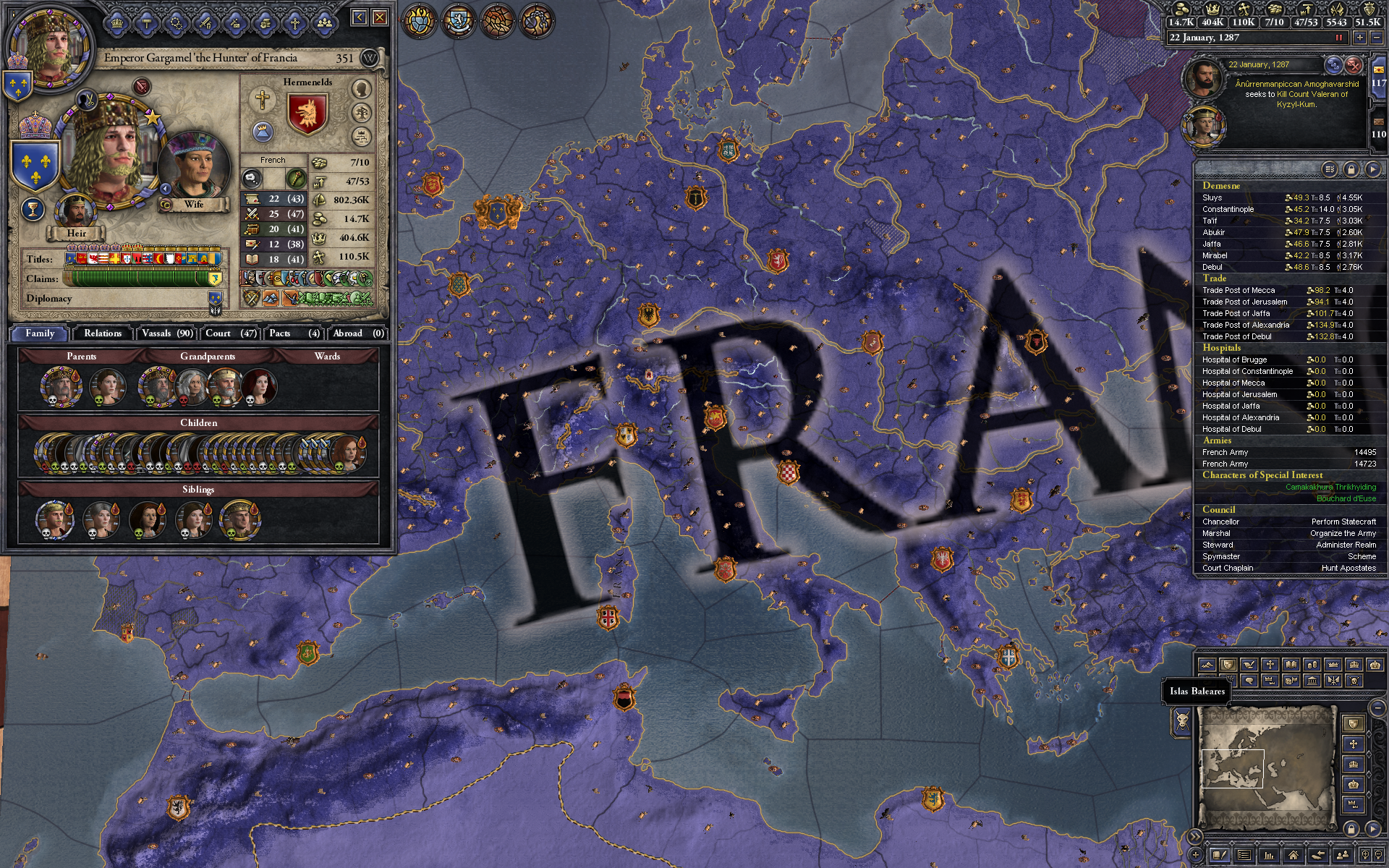Click the piety cross icon in the top bar
The image size is (1389, 868).
(1245, 12)
